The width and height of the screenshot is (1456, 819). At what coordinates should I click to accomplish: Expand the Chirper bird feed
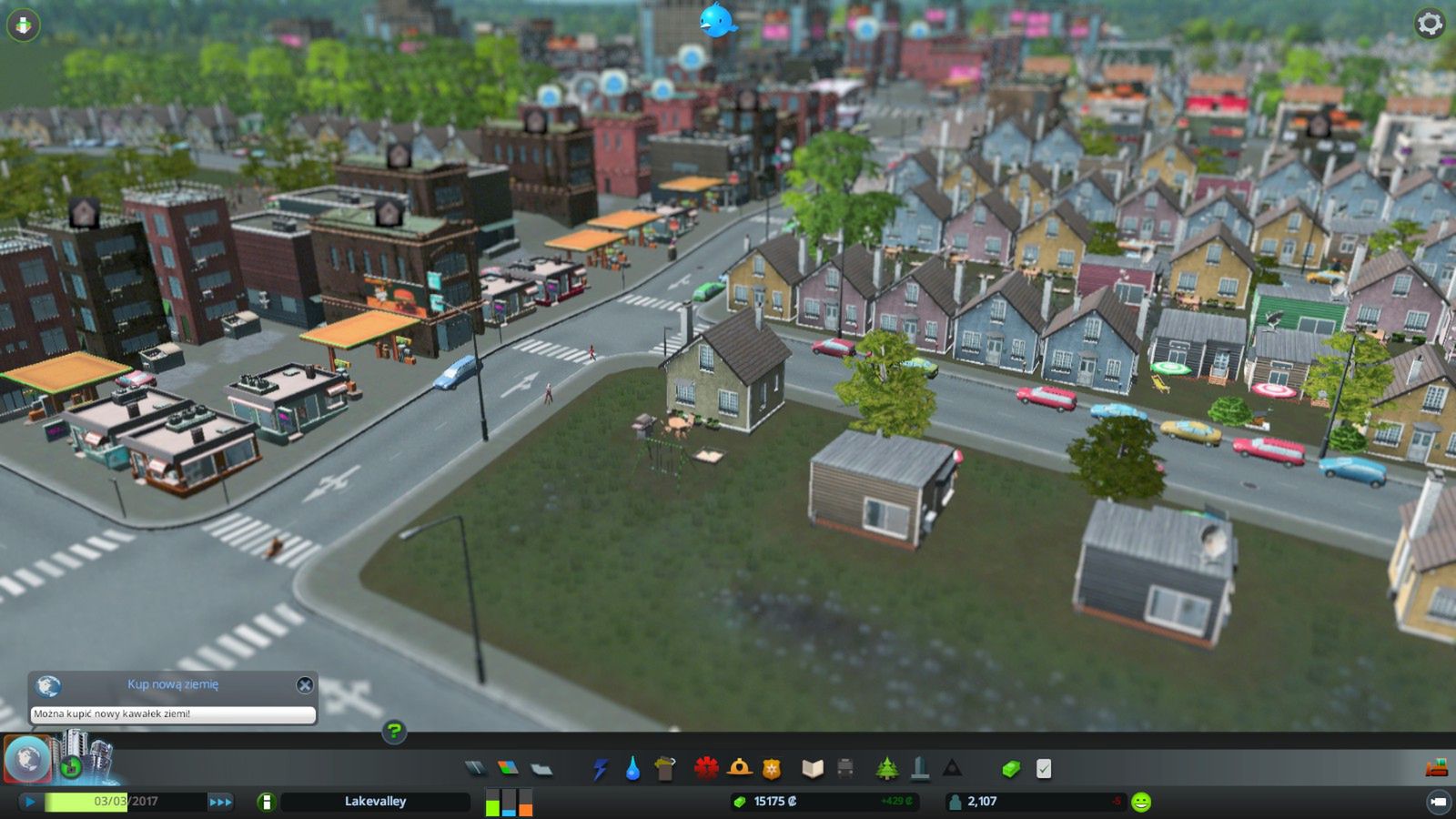pos(720,20)
